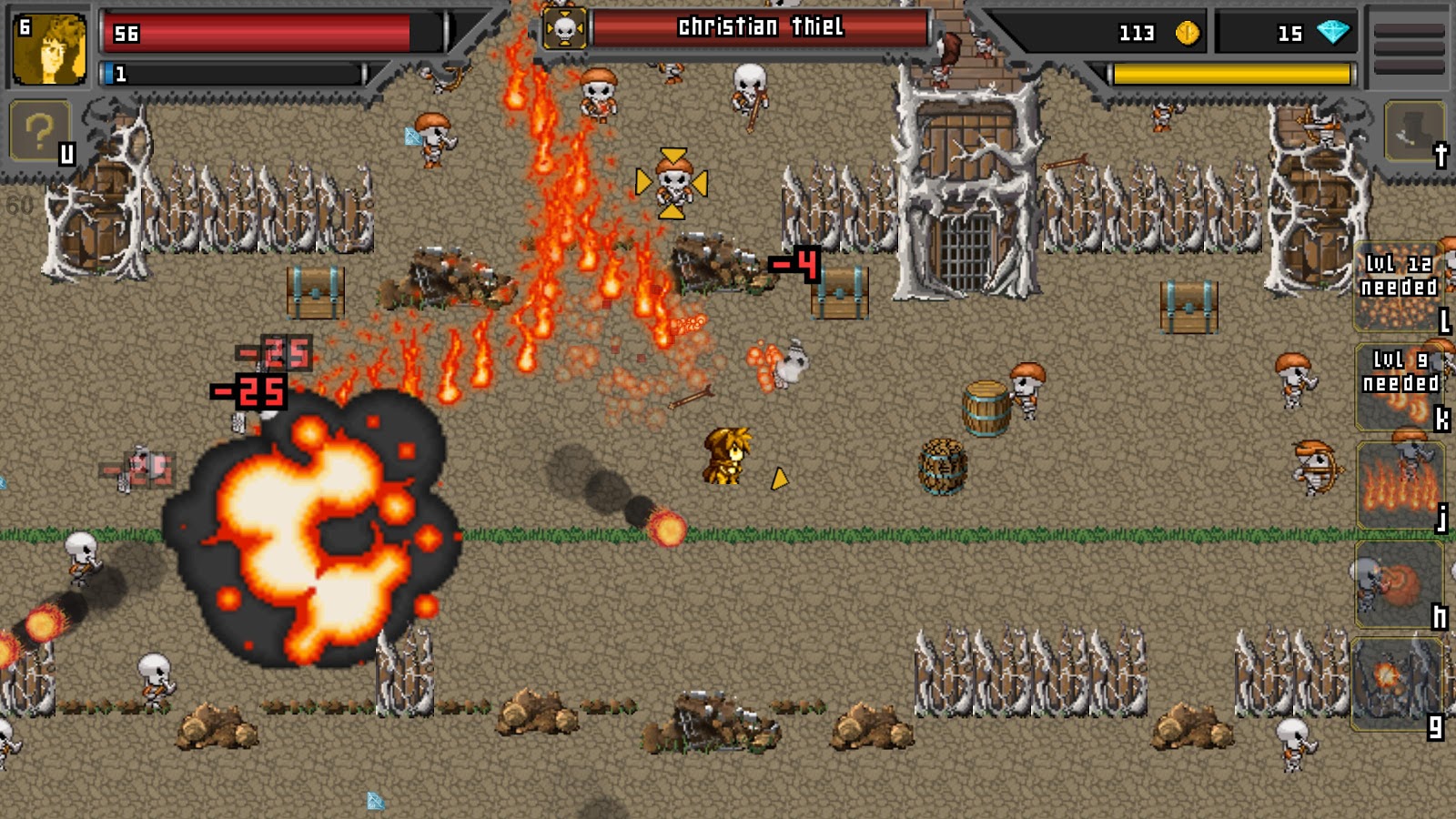Activate the fire wall skill

click(x=1399, y=484)
